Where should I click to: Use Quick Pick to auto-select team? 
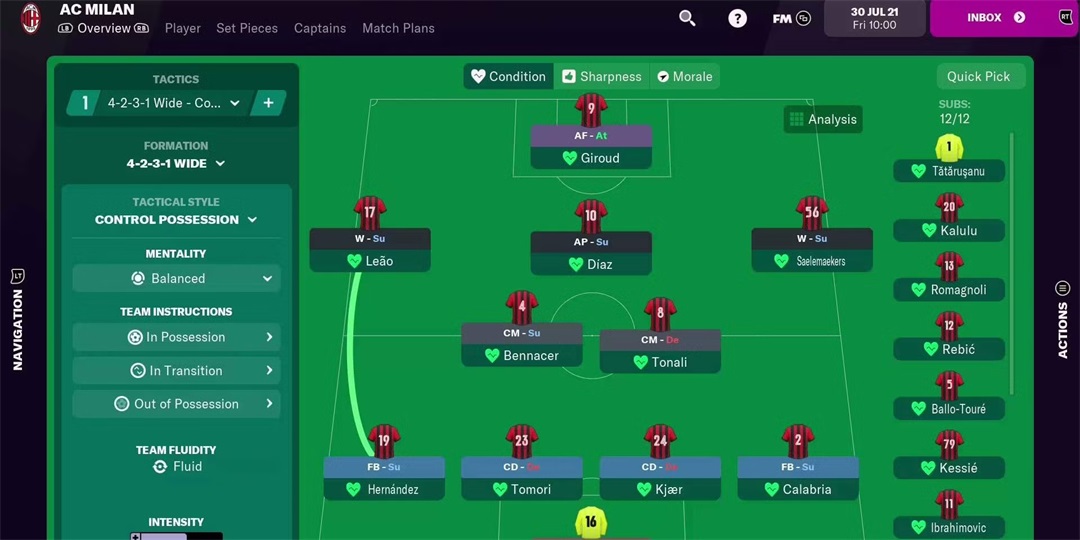pyautogui.click(x=978, y=76)
